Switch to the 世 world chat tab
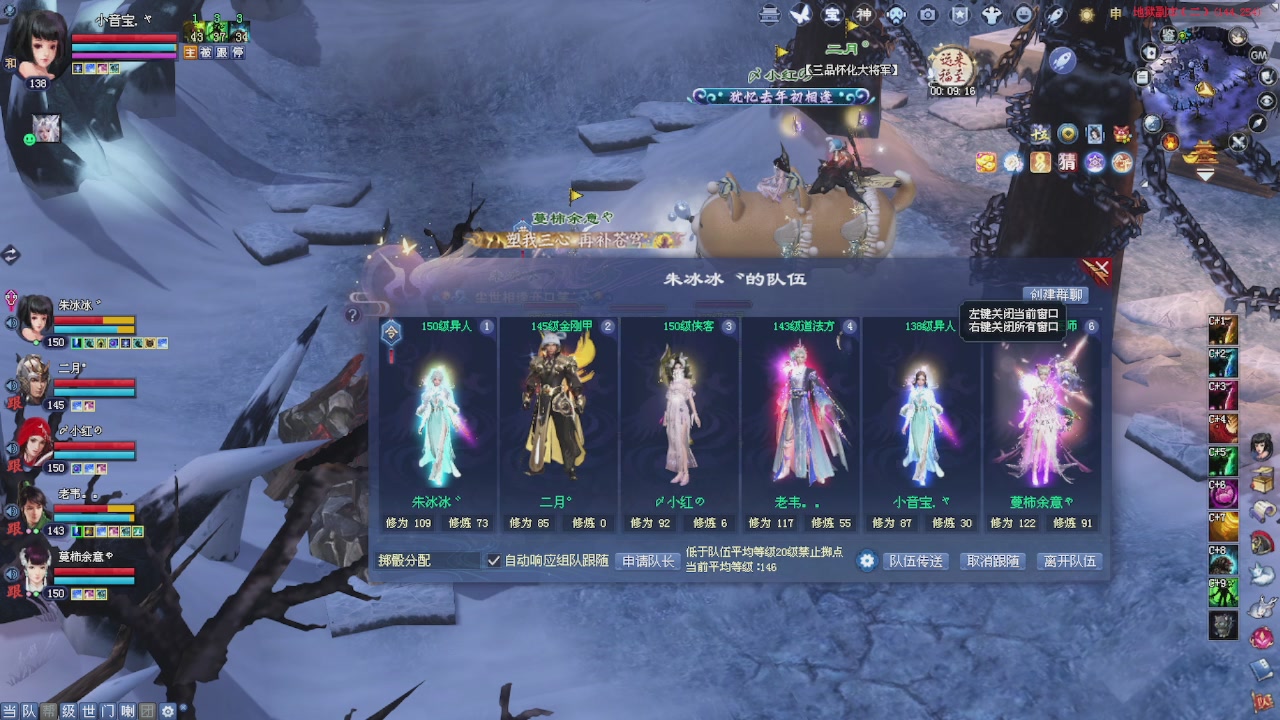 [x=87, y=710]
